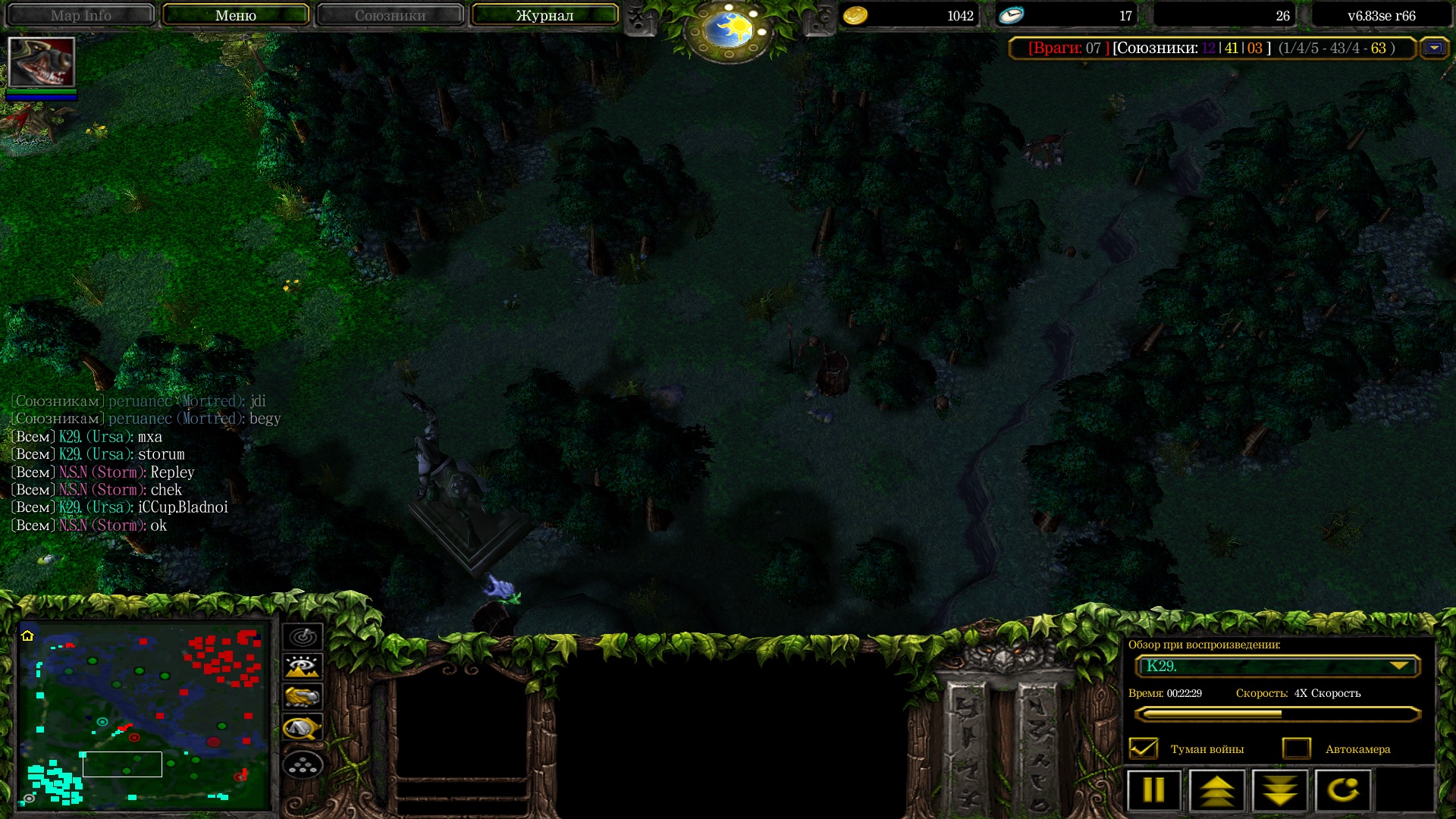Screen dimensions: 1456x819
Task: Open the Меню button
Action: (x=235, y=15)
